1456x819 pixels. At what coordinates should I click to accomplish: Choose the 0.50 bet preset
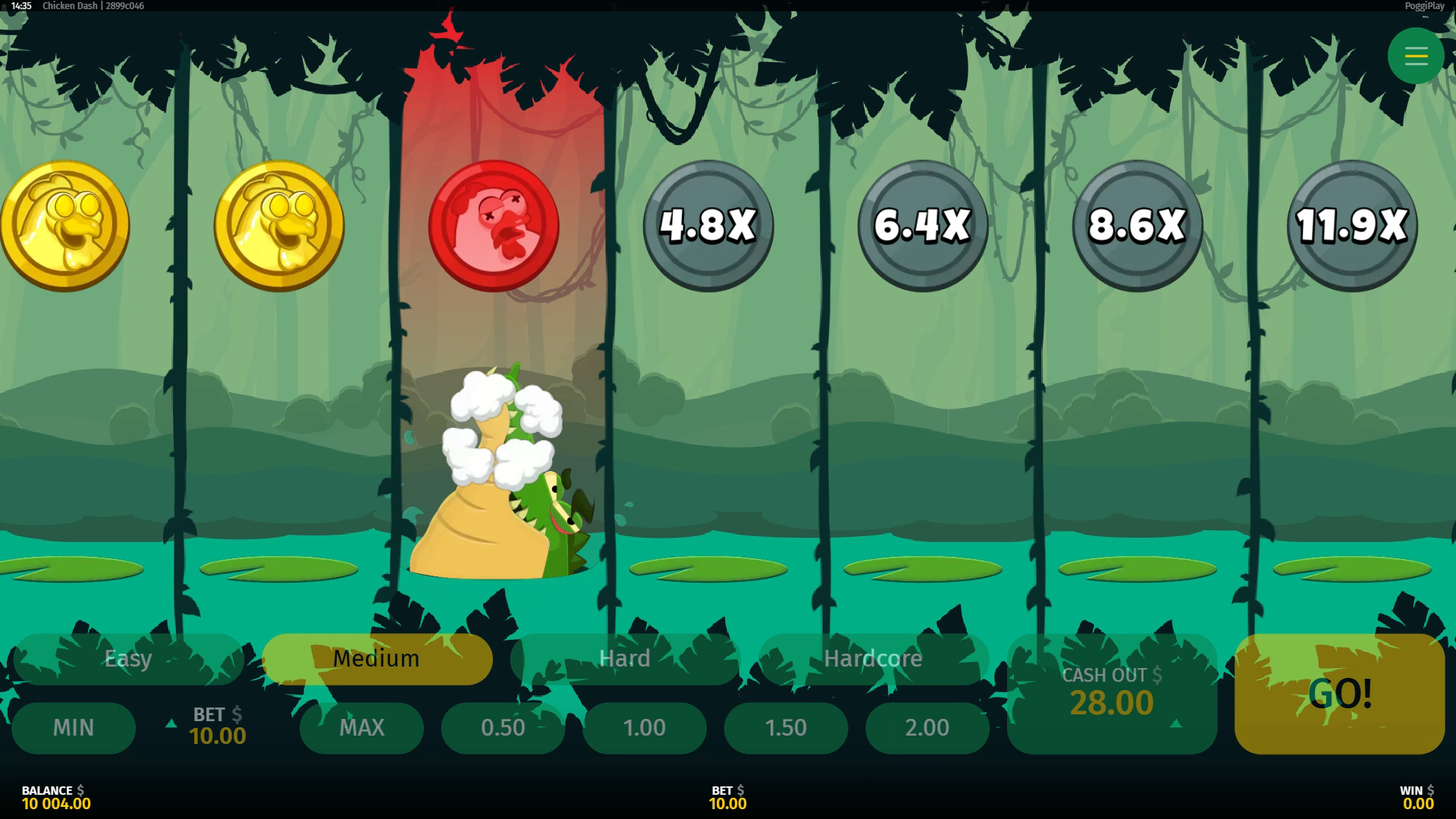tap(503, 728)
